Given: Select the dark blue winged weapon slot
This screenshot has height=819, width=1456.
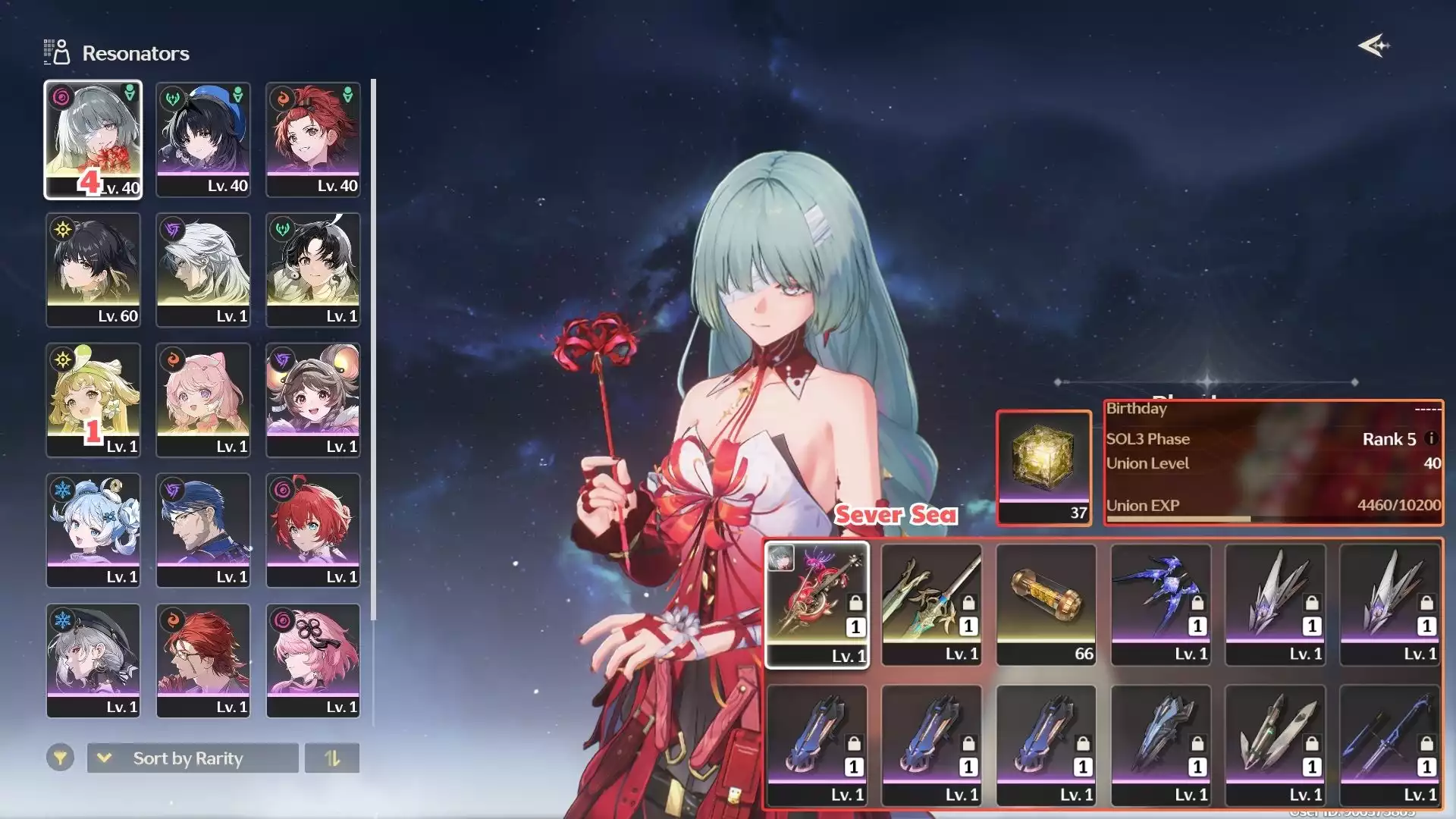Looking at the screenshot, I should tap(1160, 604).
